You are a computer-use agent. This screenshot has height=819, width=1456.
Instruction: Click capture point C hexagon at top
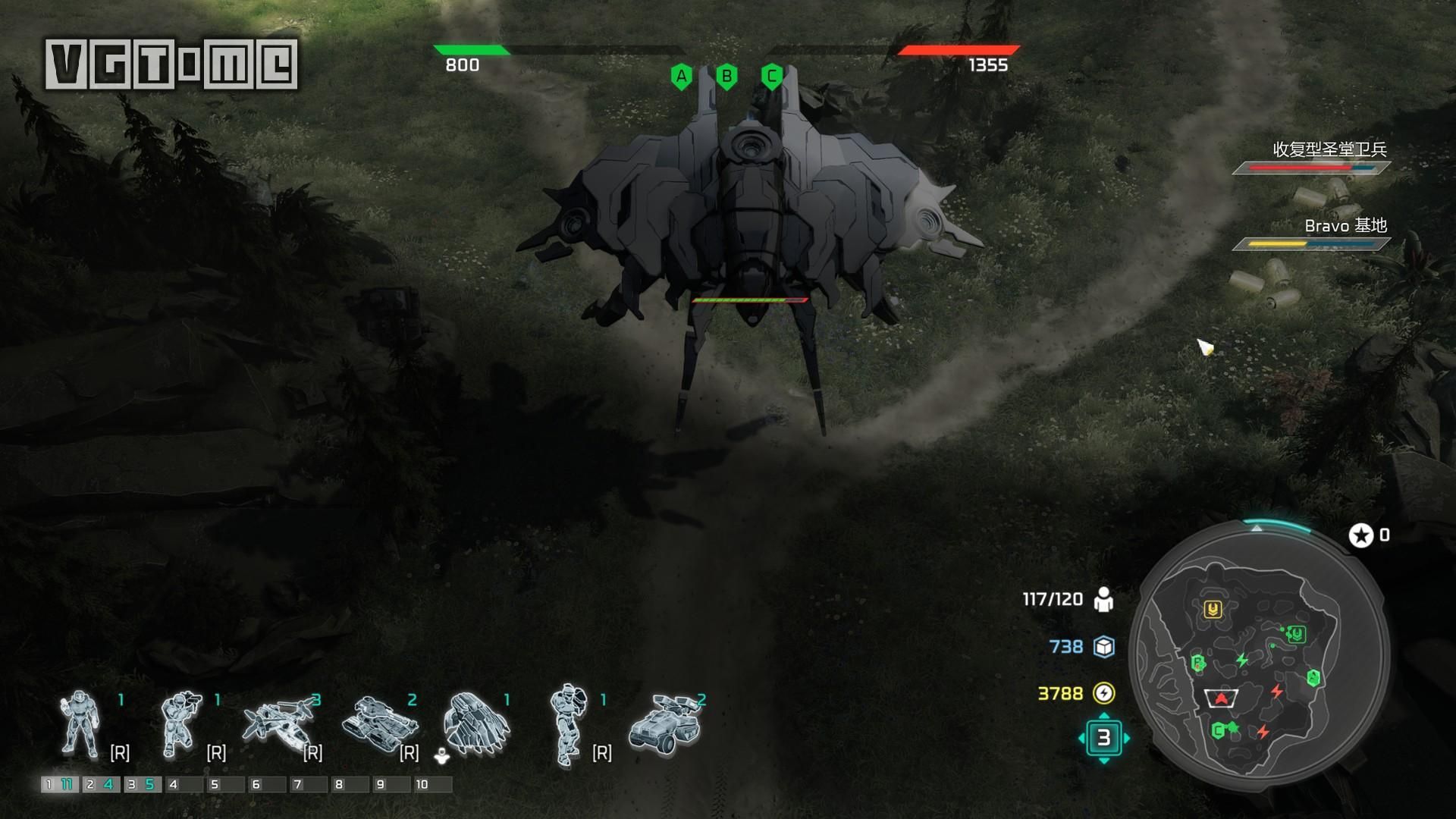coord(771,77)
